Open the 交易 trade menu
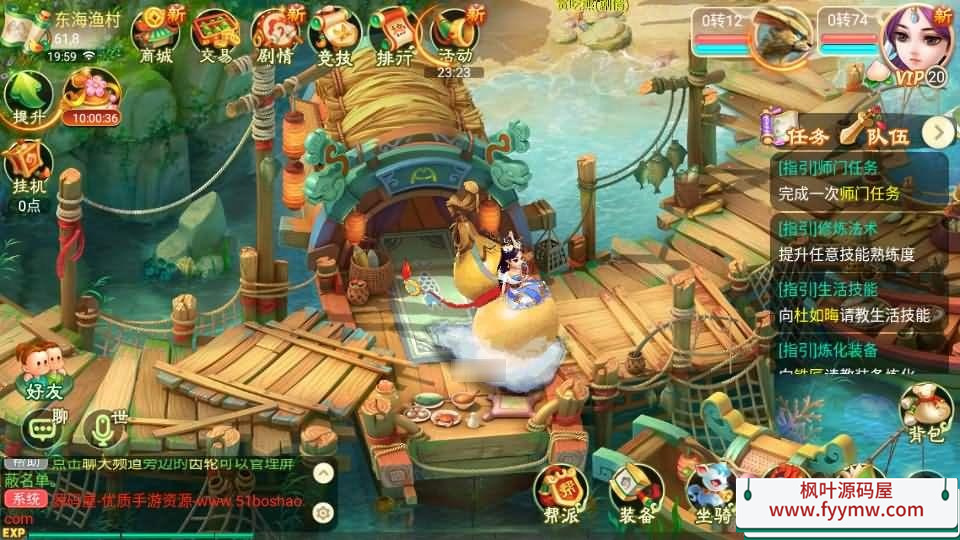 (x=215, y=35)
